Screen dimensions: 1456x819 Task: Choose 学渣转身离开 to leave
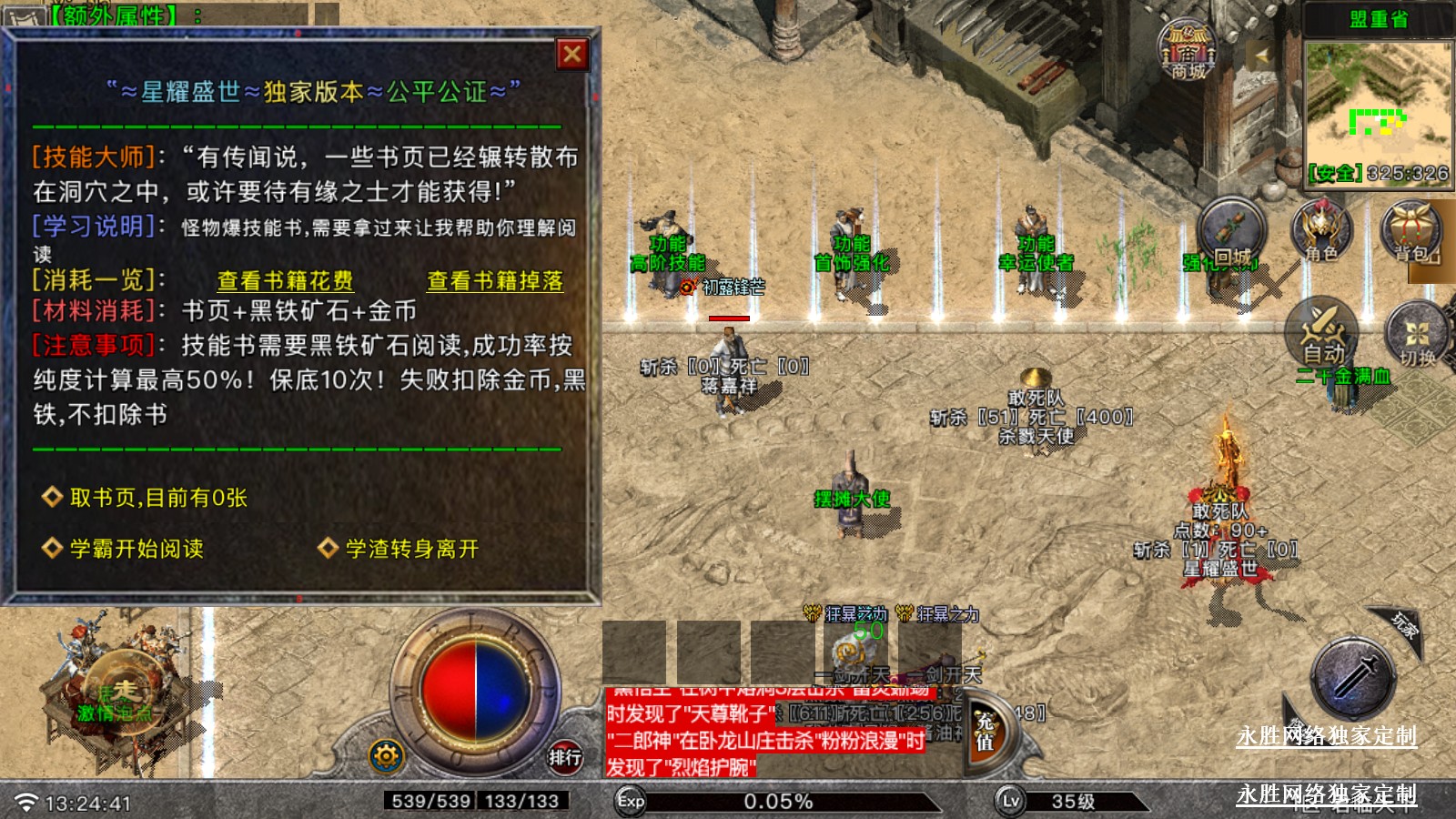411,549
